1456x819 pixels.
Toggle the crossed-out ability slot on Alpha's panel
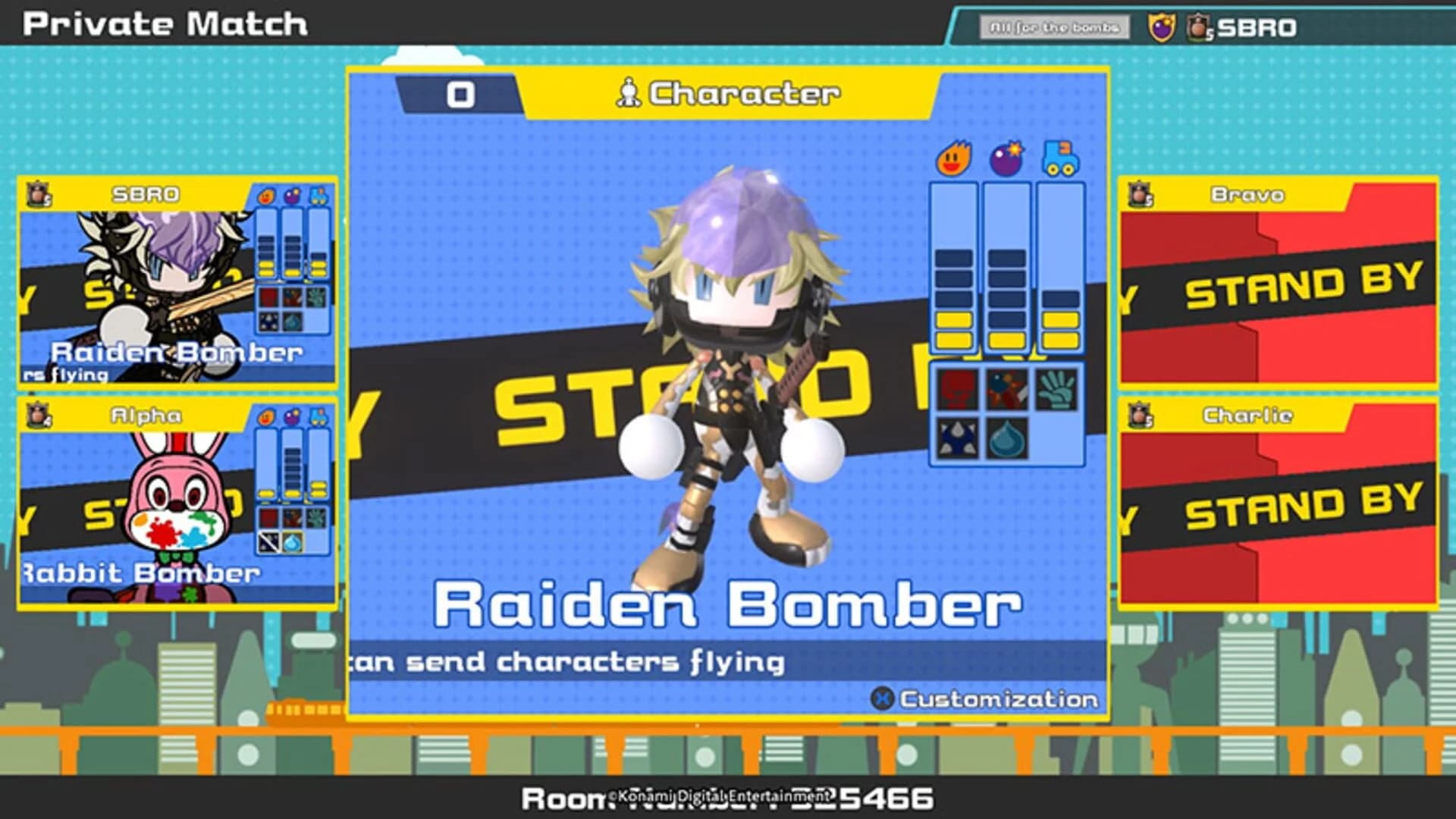coord(268,542)
